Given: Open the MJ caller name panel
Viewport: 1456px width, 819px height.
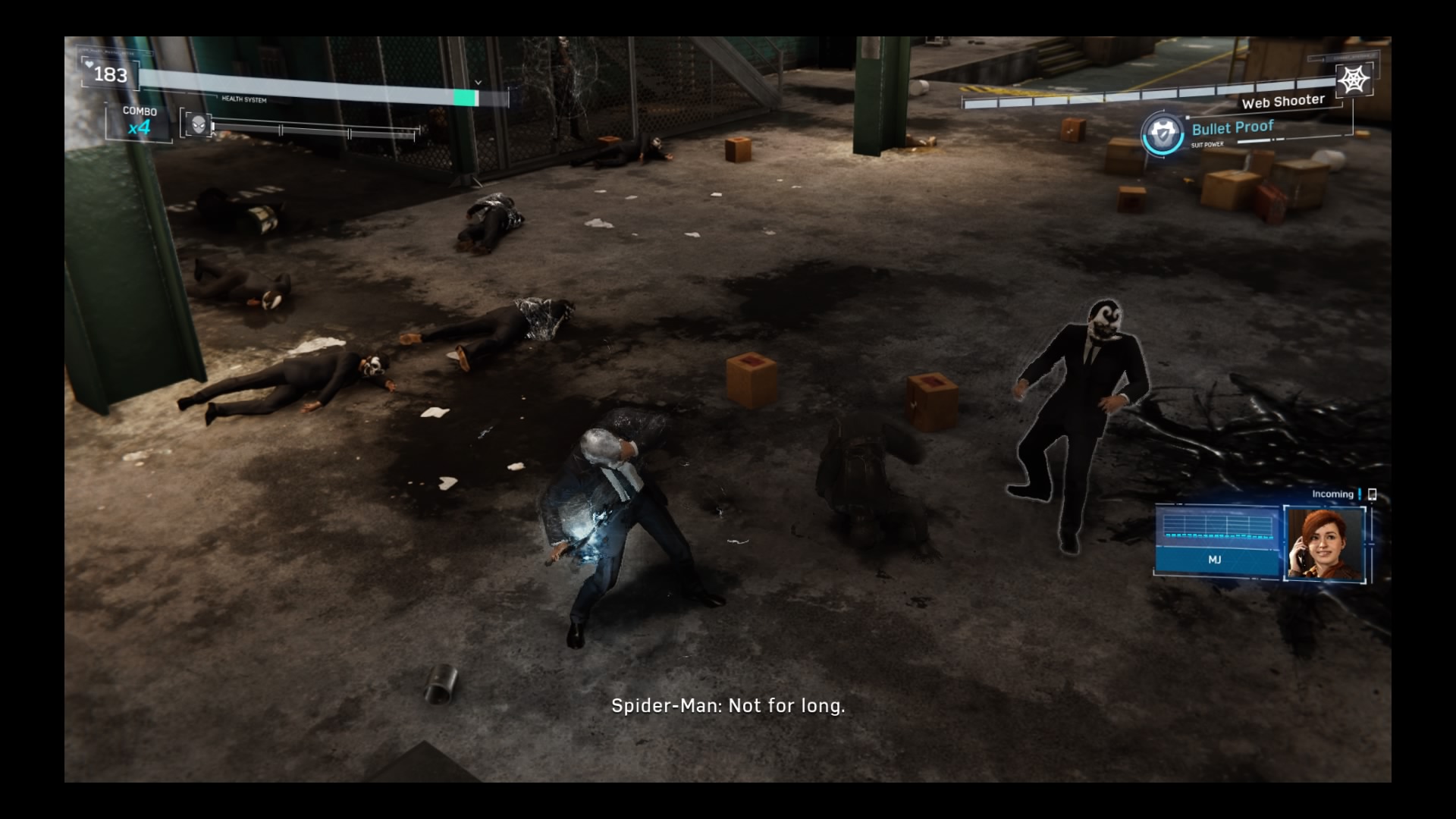Looking at the screenshot, I should [x=1215, y=559].
